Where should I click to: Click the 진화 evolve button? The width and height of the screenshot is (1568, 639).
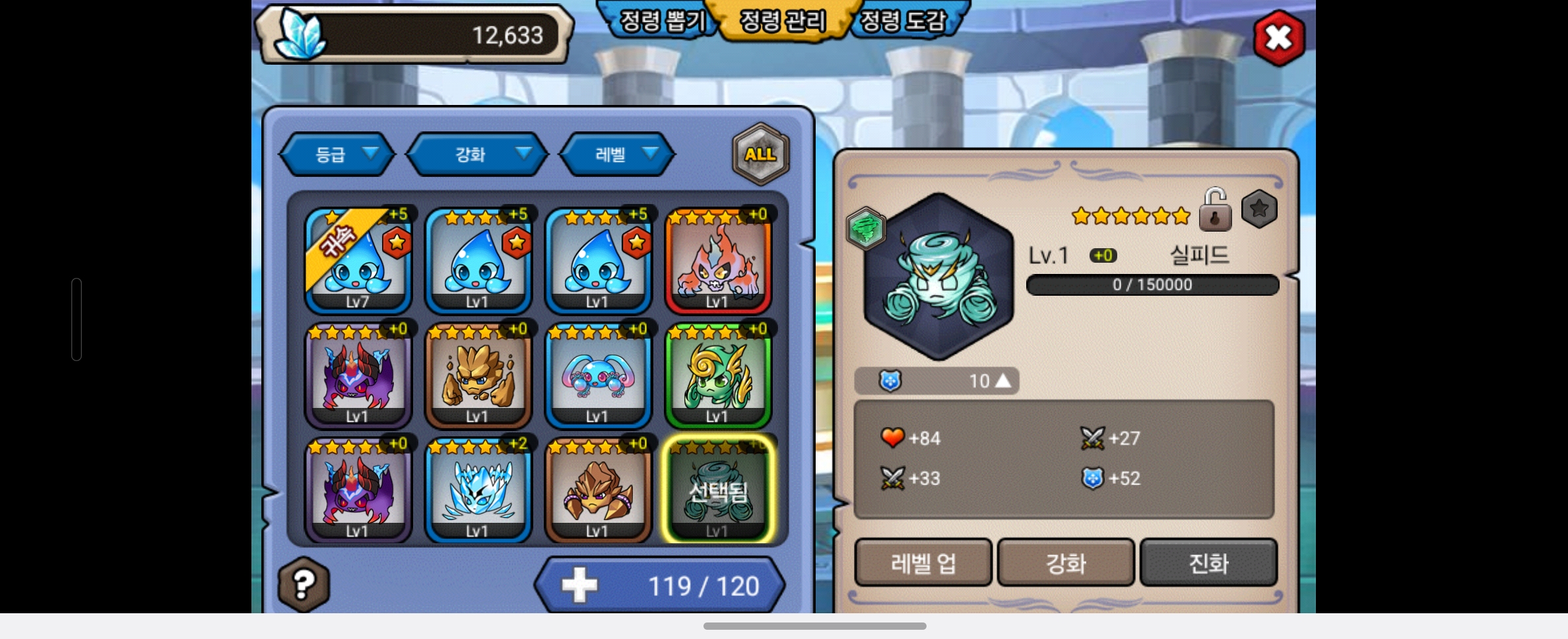click(1208, 563)
